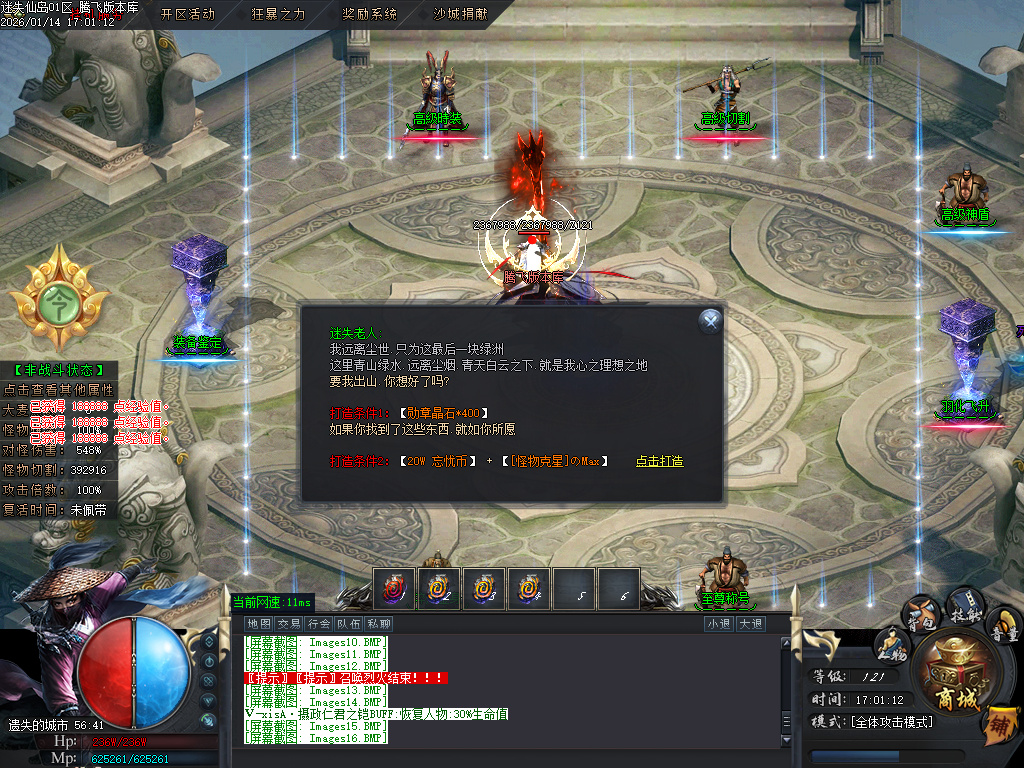Open the 沙城捐献 donation menu

(x=460, y=14)
